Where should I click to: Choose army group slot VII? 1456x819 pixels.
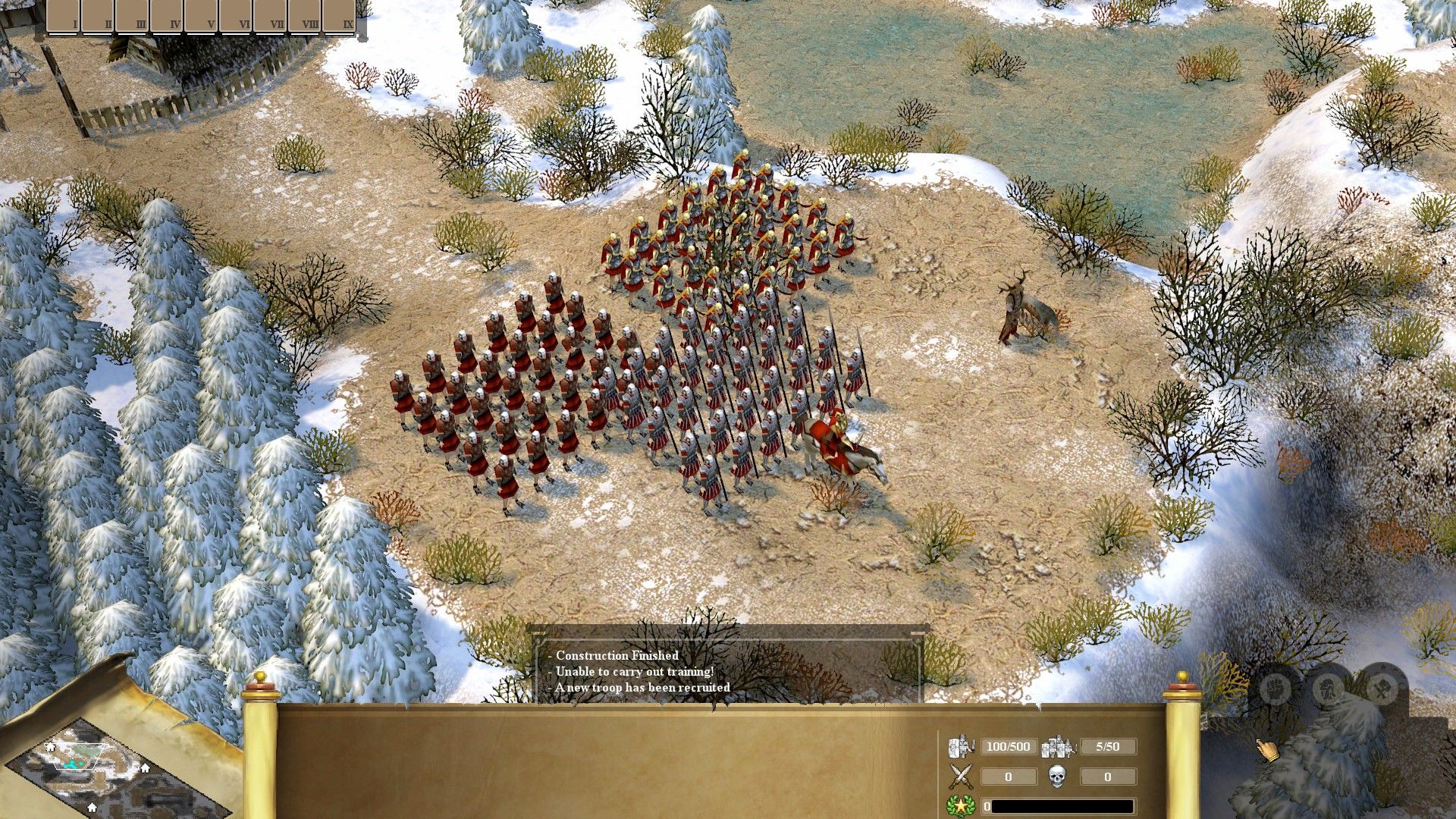click(270, 16)
